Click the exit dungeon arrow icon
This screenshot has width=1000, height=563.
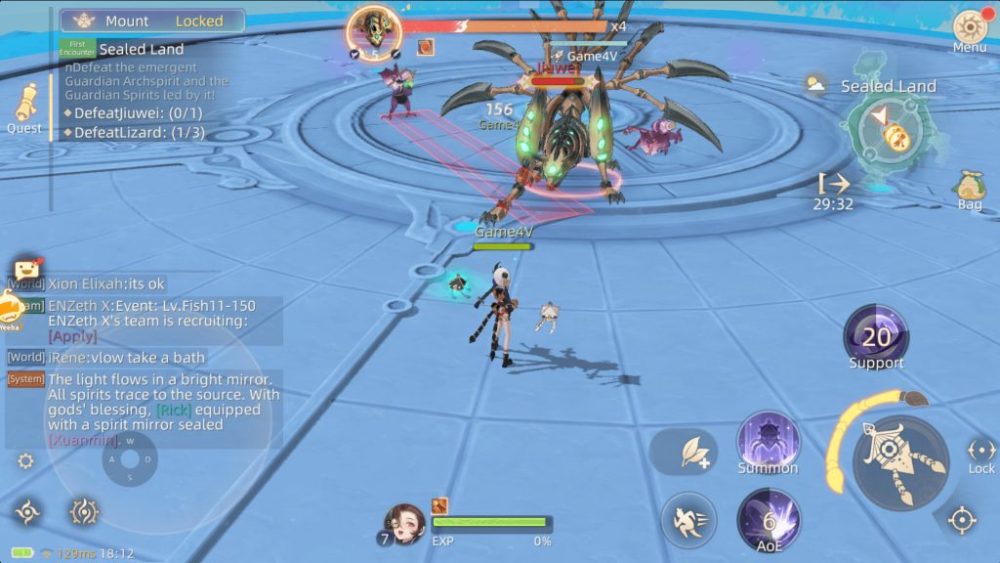coord(833,183)
